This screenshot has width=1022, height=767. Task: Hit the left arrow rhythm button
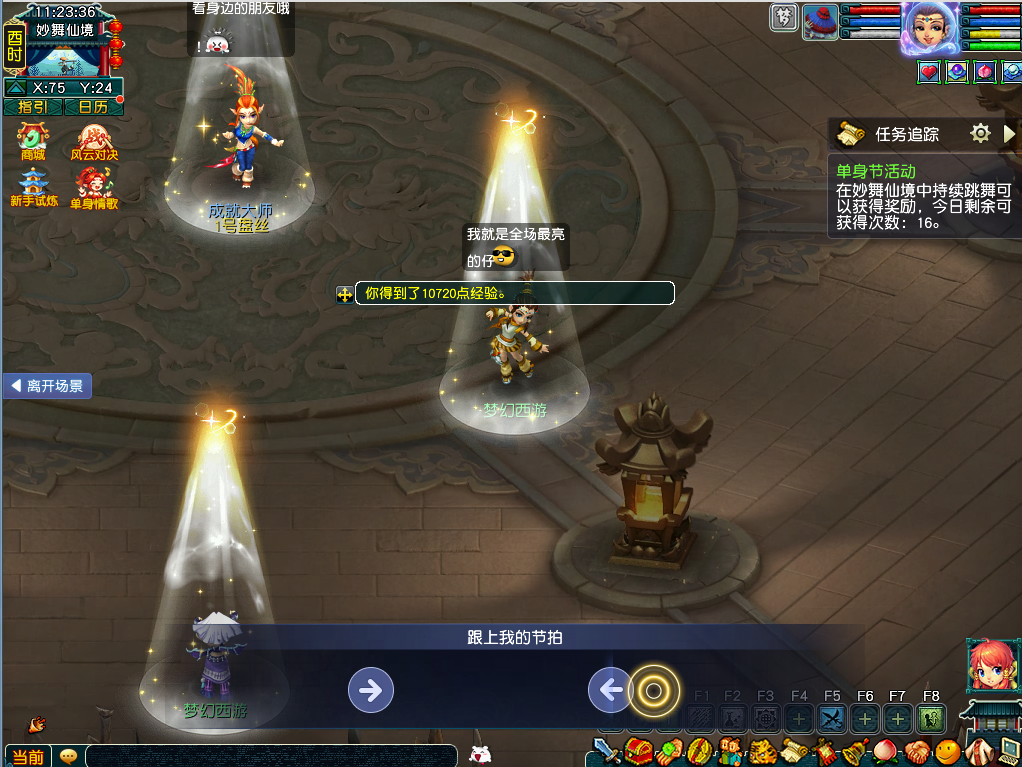pos(610,689)
